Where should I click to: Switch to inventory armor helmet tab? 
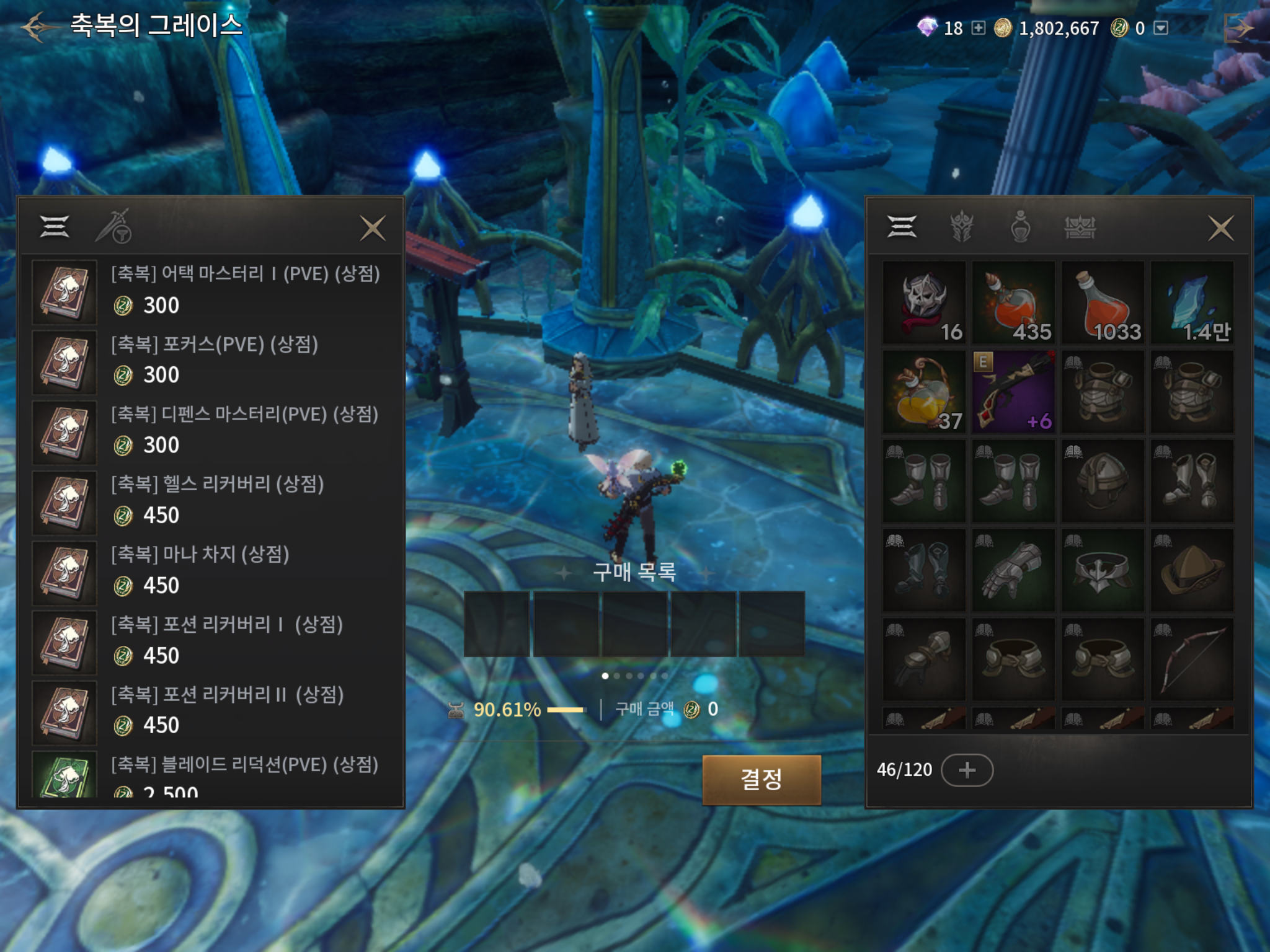(x=961, y=227)
